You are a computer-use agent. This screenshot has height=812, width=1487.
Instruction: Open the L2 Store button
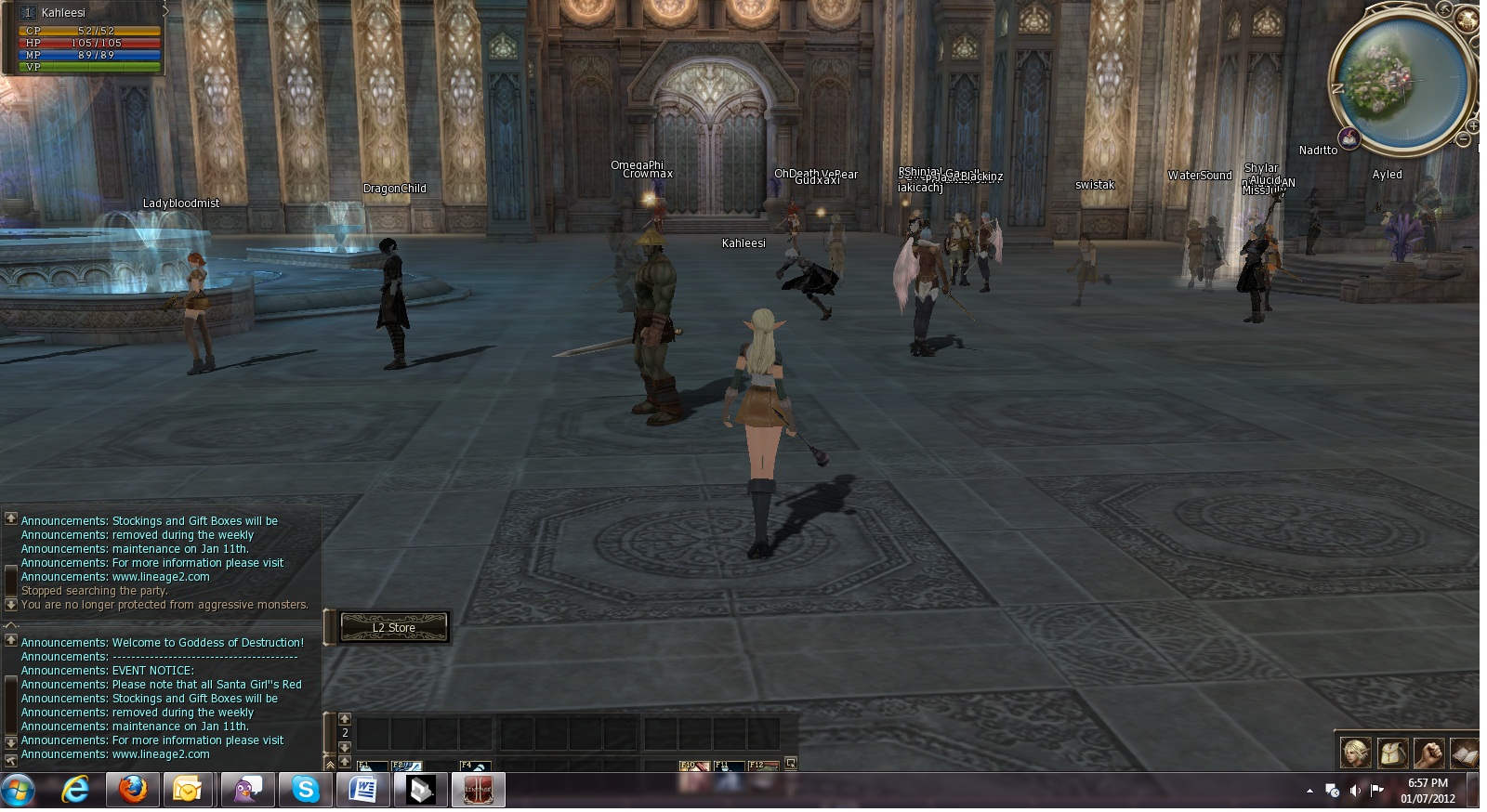(x=394, y=628)
